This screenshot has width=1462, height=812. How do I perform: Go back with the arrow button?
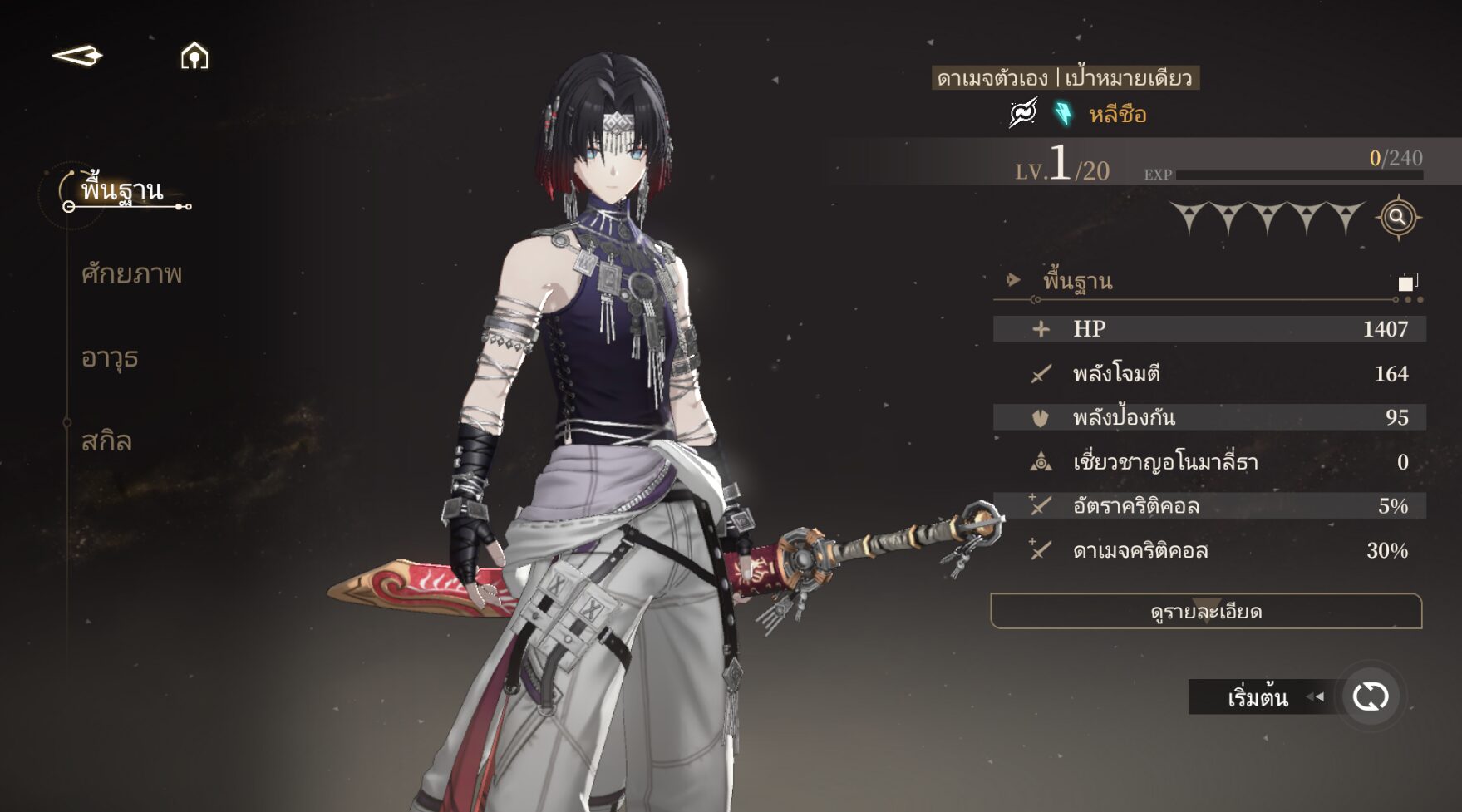[77, 56]
